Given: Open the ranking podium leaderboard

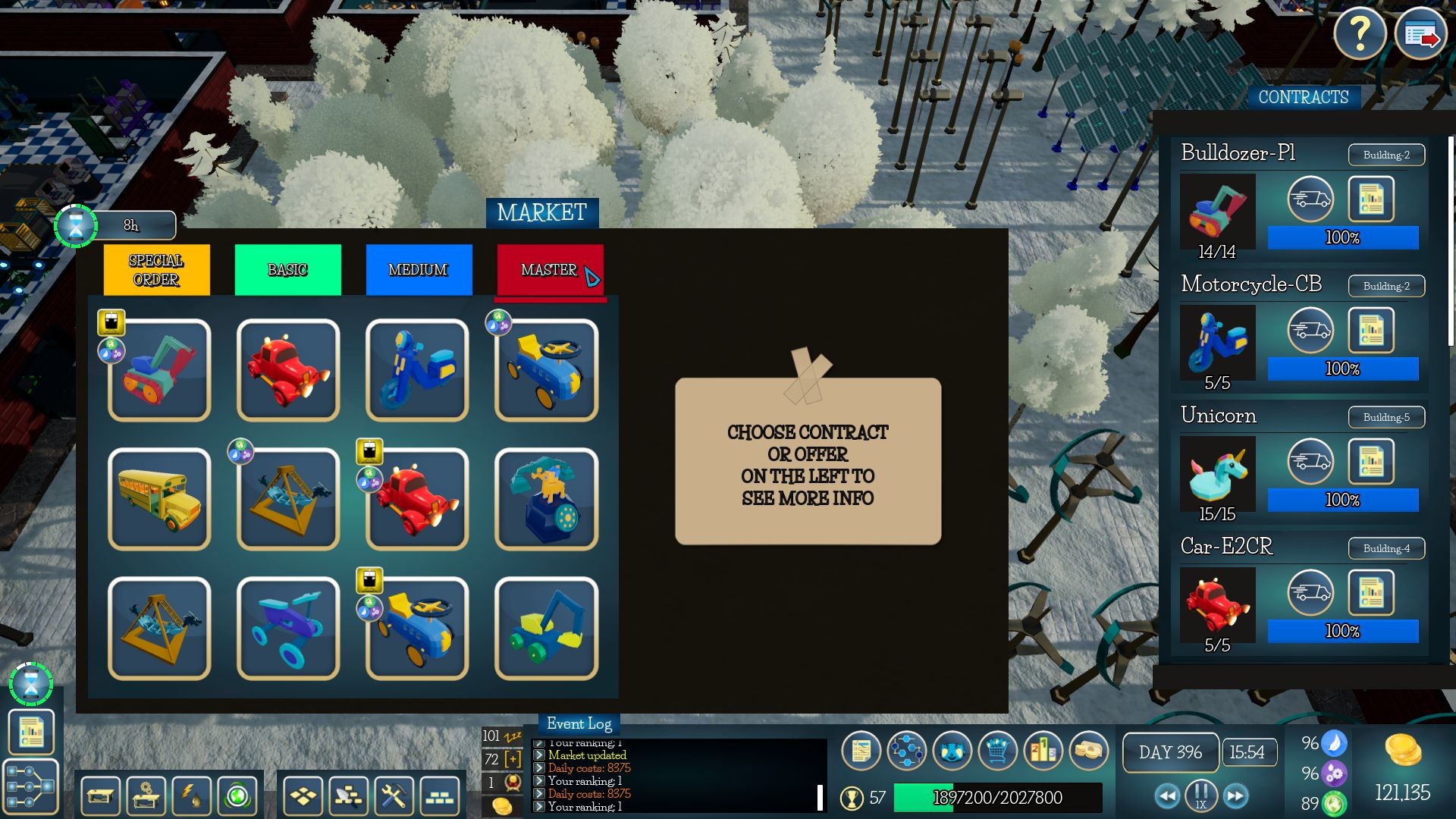Looking at the screenshot, I should (1043, 752).
